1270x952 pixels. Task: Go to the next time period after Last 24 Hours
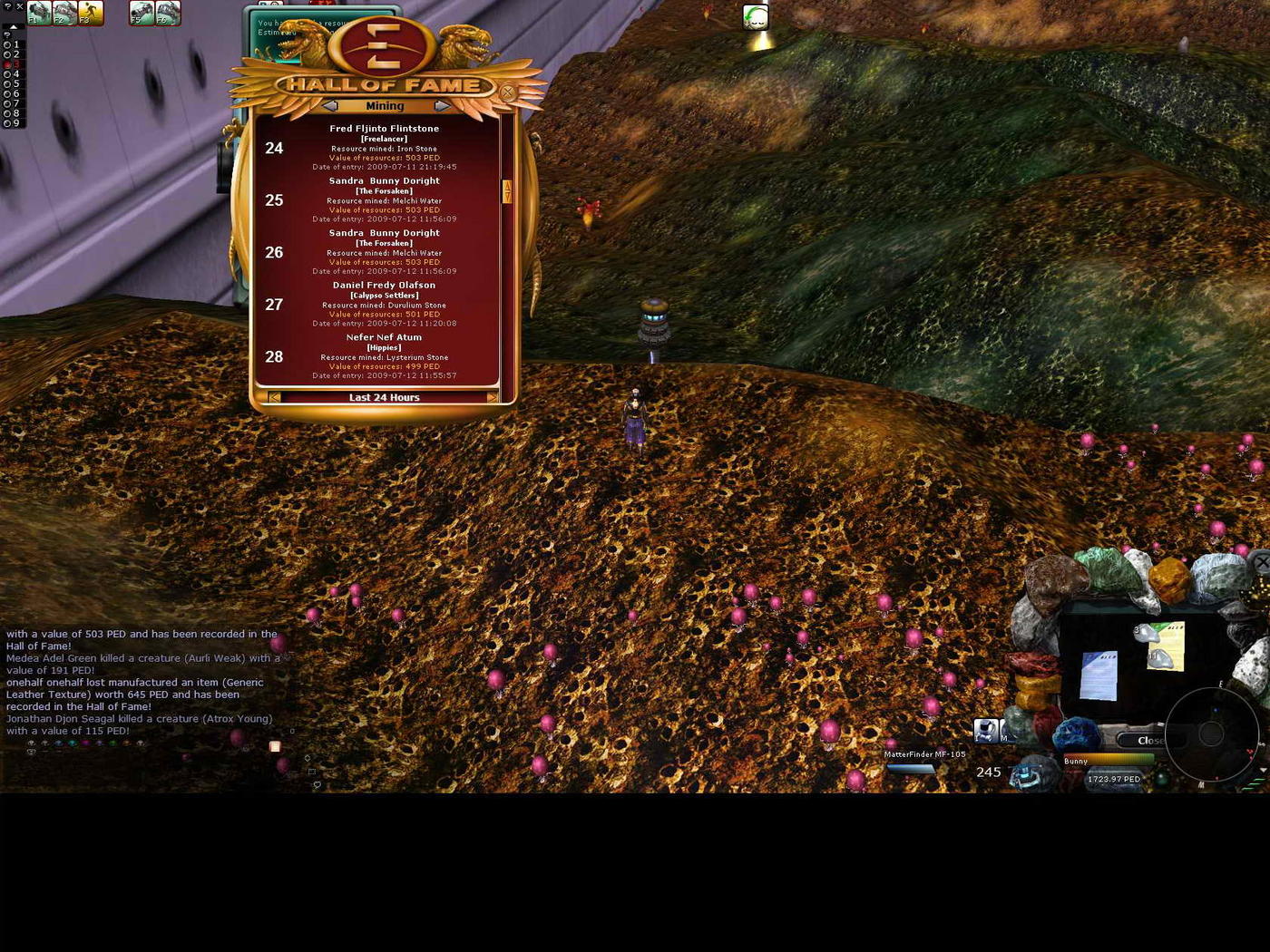coord(493,397)
